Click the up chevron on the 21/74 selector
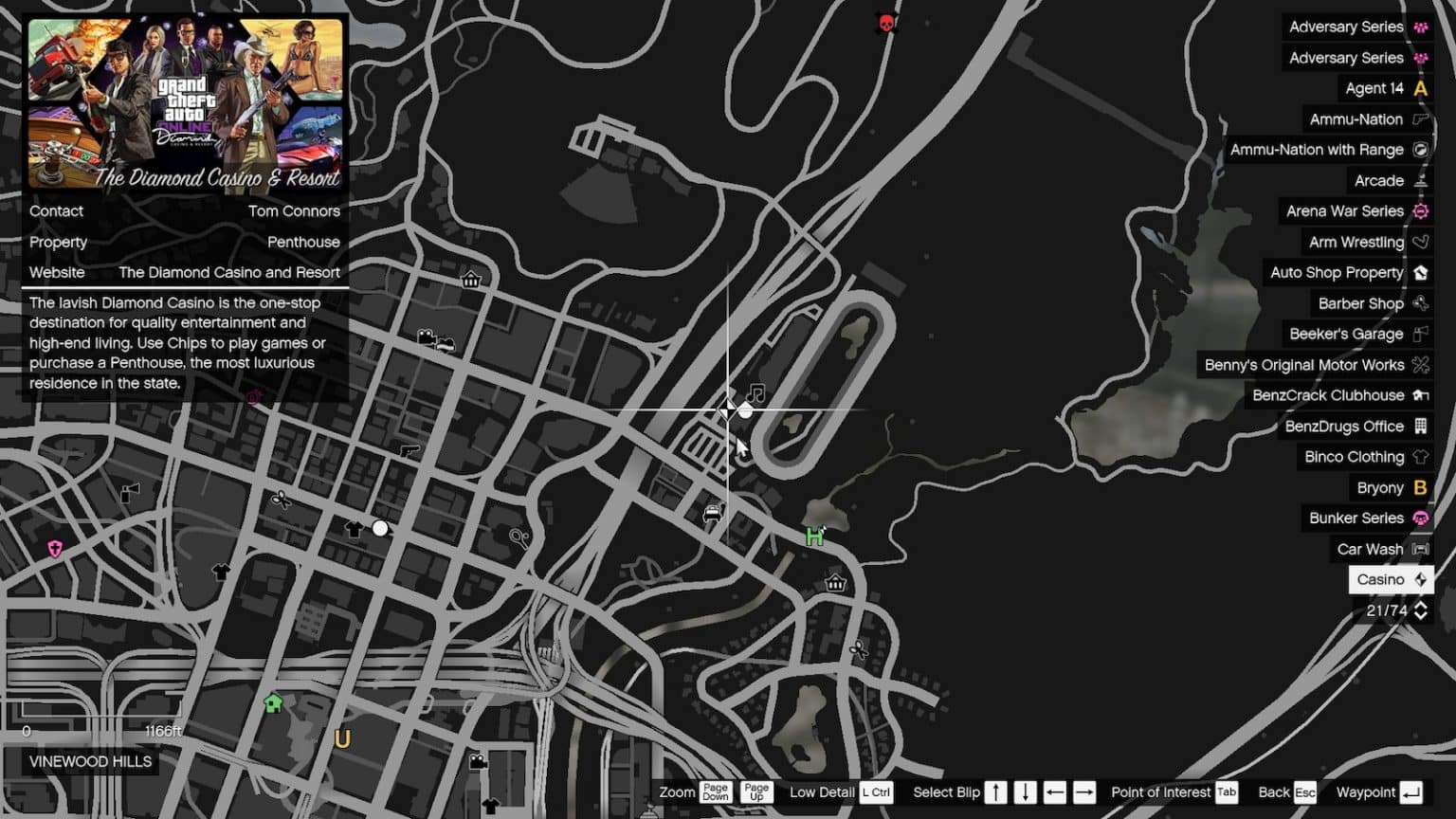The width and height of the screenshot is (1456, 819). pyautogui.click(x=1420, y=606)
